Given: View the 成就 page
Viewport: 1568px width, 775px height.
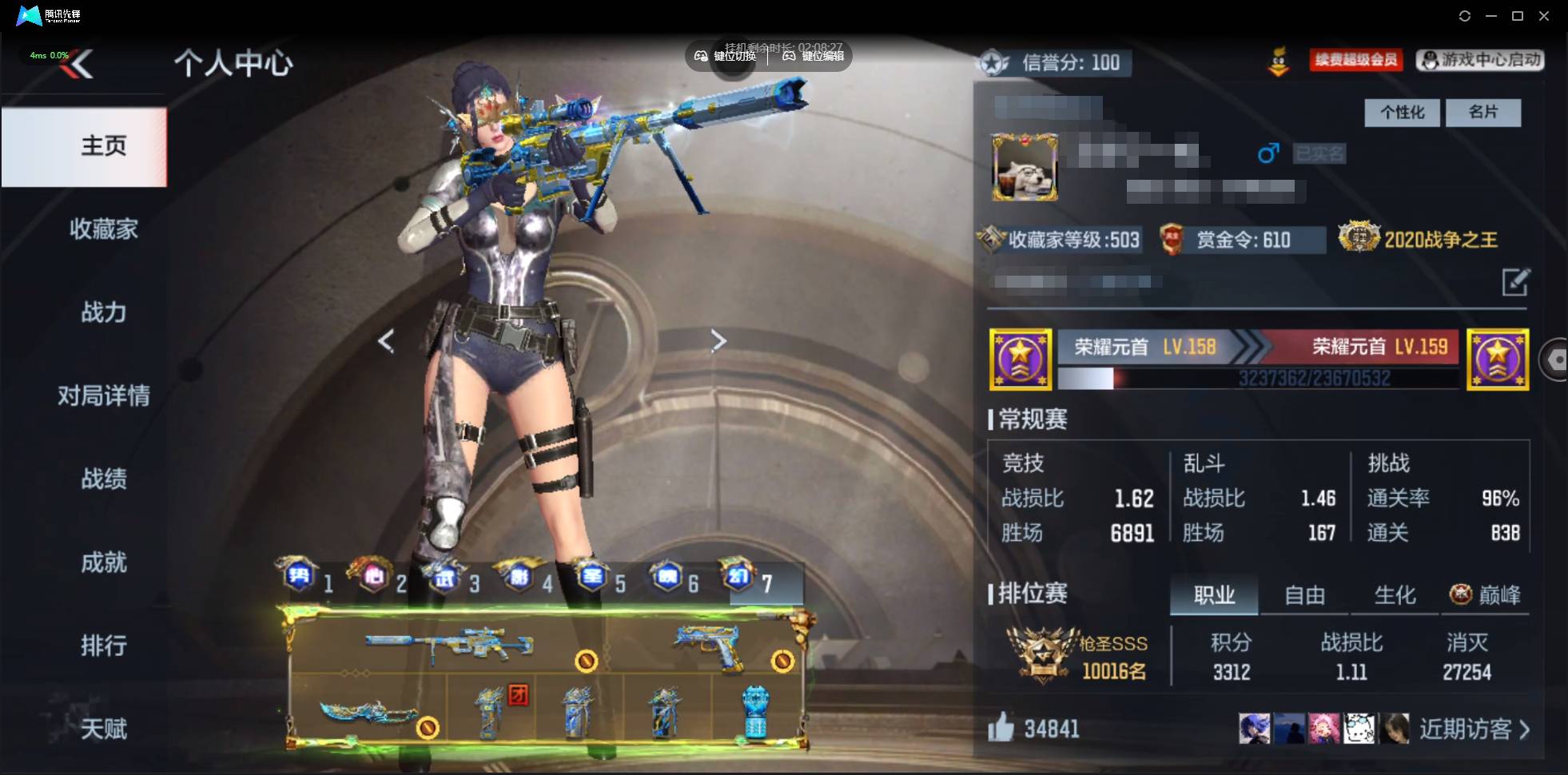Looking at the screenshot, I should click(x=103, y=562).
